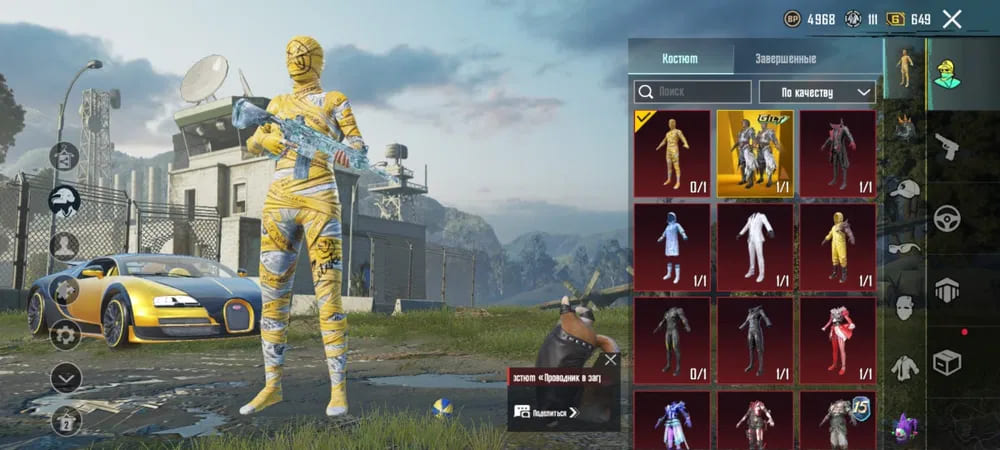The height and width of the screenshot is (450, 1000).
Task: Open the face mask category
Action: tap(904, 307)
